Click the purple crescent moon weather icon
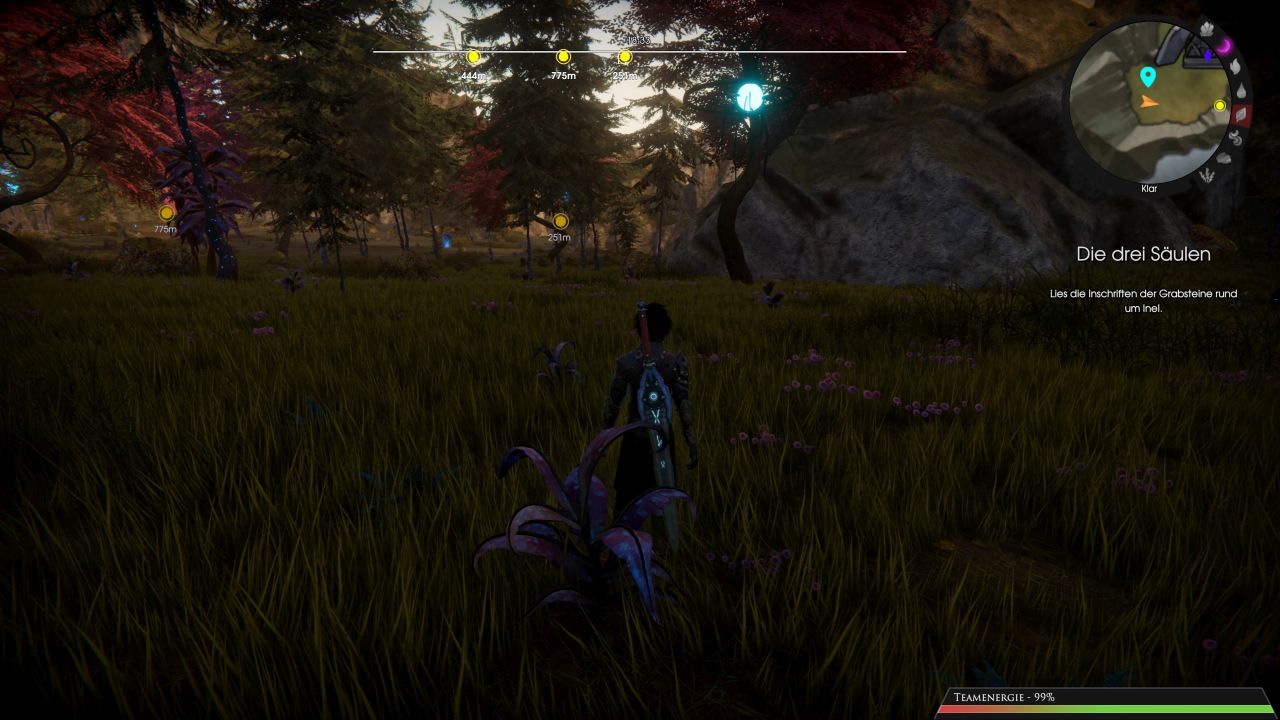This screenshot has height=720, width=1280. click(x=1224, y=44)
